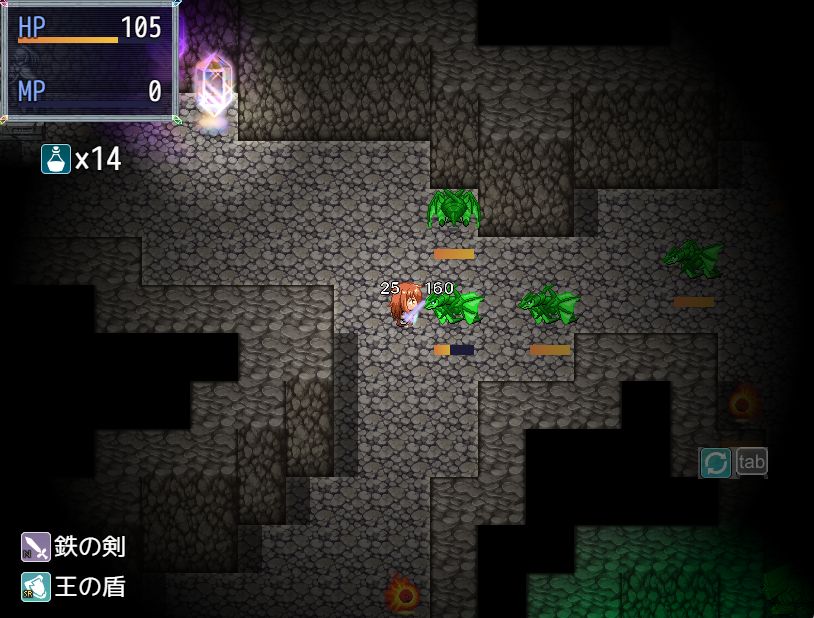Viewport: 814px width, 618px height.
Task: Select the 王の盾 shield icon
Action: [35, 587]
